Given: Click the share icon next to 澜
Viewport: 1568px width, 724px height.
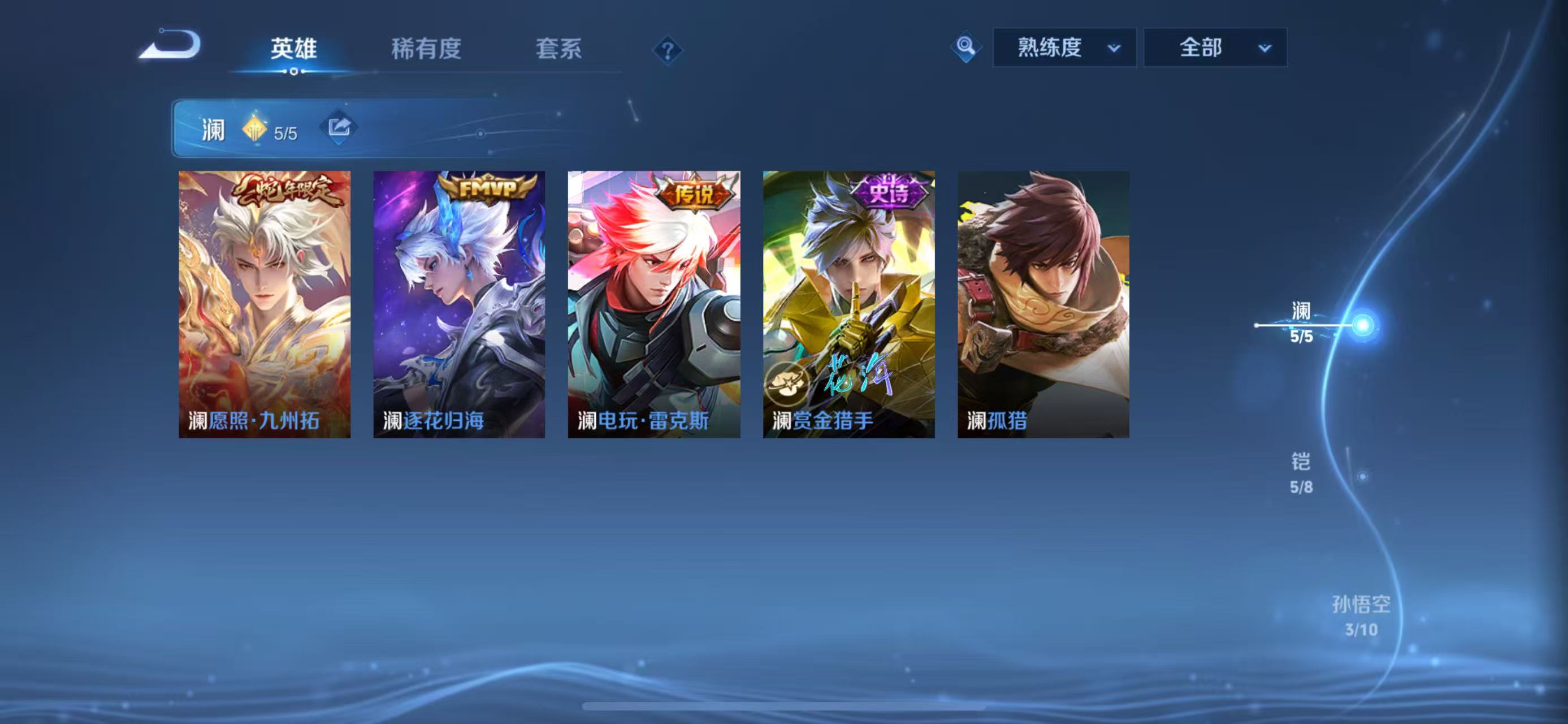Looking at the screenshot, I should (340, 128).
